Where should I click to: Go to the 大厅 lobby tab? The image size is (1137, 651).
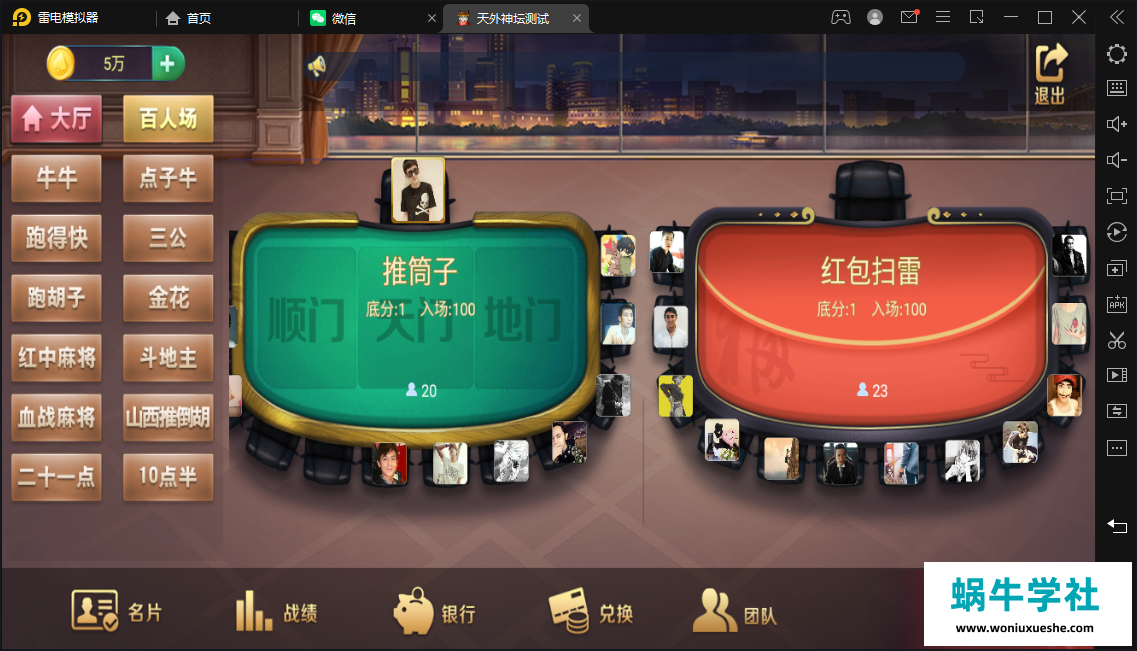point(57,119)
